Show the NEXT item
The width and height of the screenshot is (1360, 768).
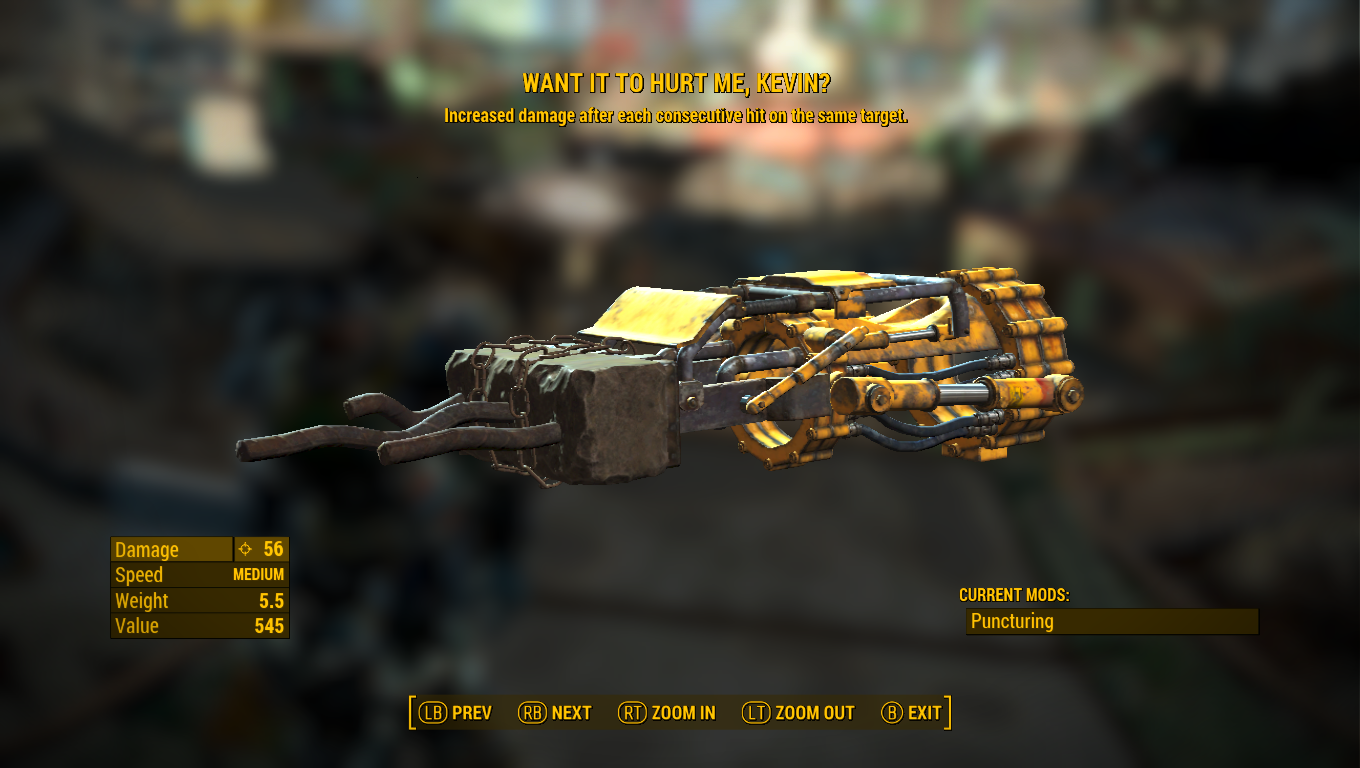tap(555, 713)
